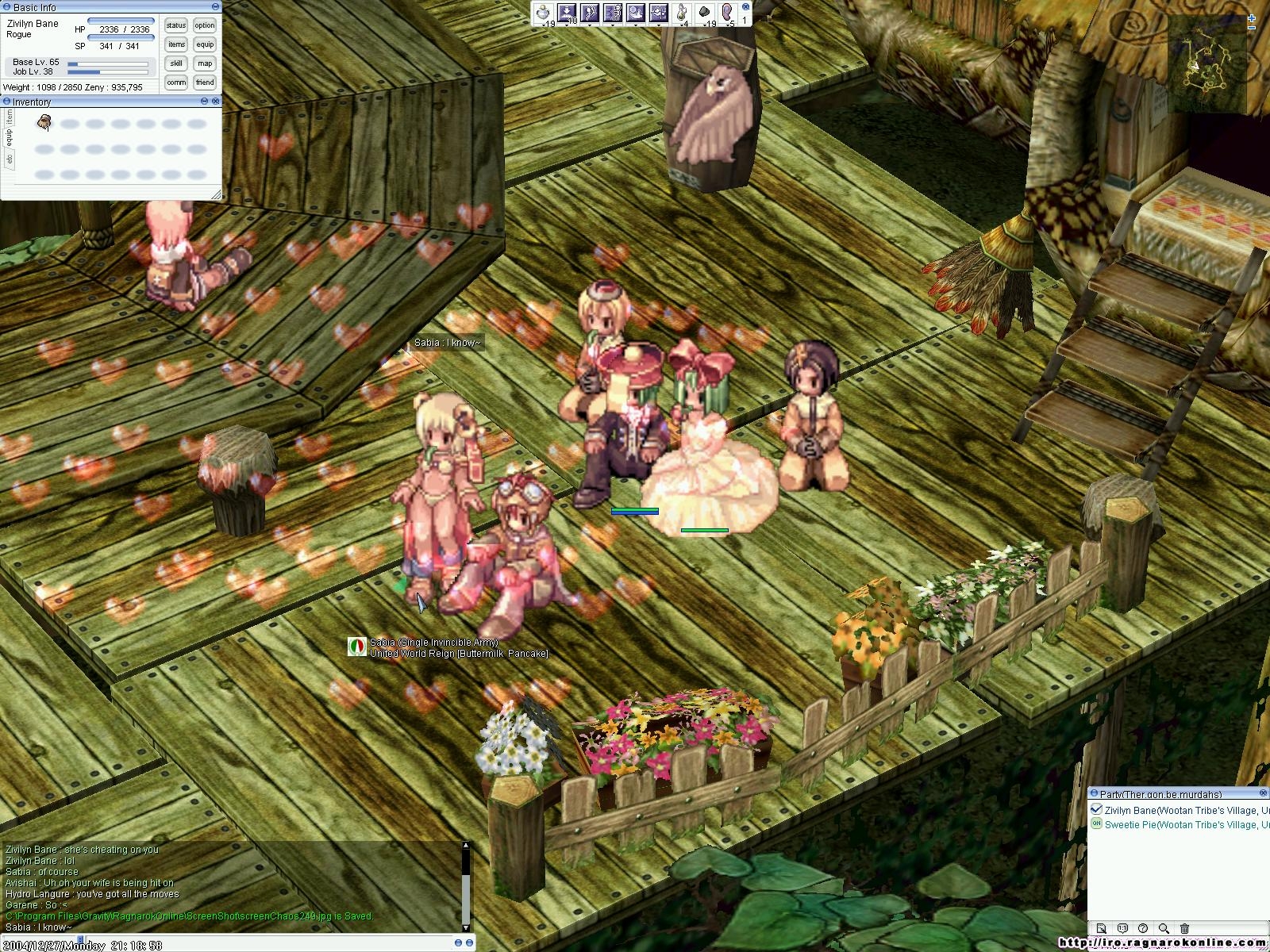Close the Party window
This screenshot has height=952, width=1270.
[x=1264, y=793]
